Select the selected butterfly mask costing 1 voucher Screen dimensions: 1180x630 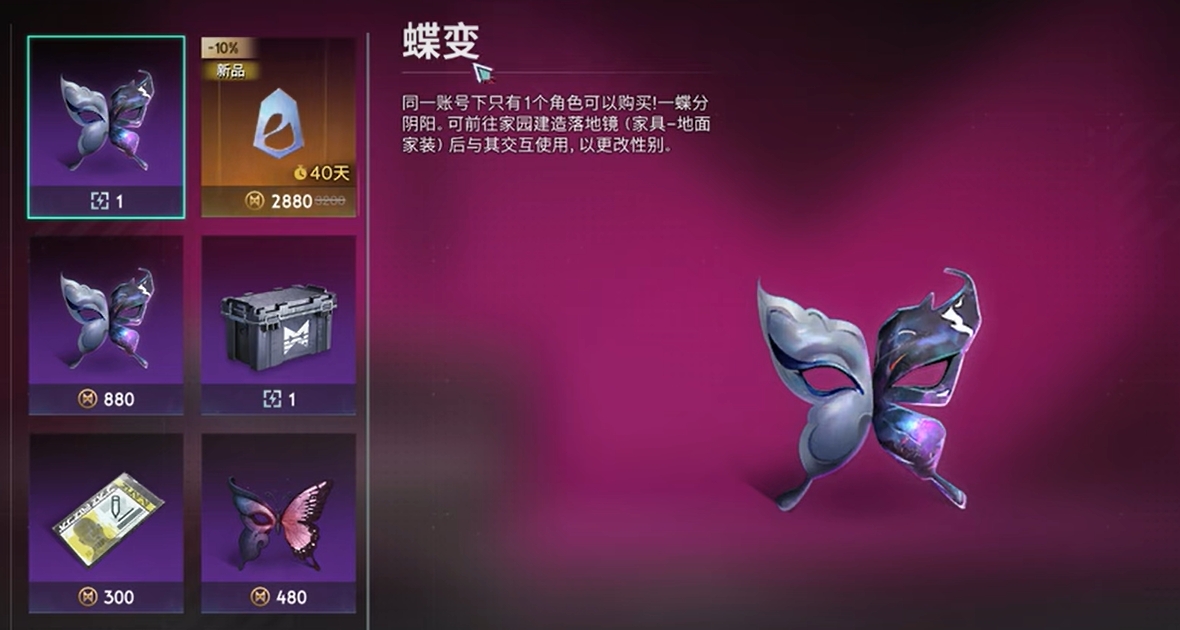[x=106, y=126]
